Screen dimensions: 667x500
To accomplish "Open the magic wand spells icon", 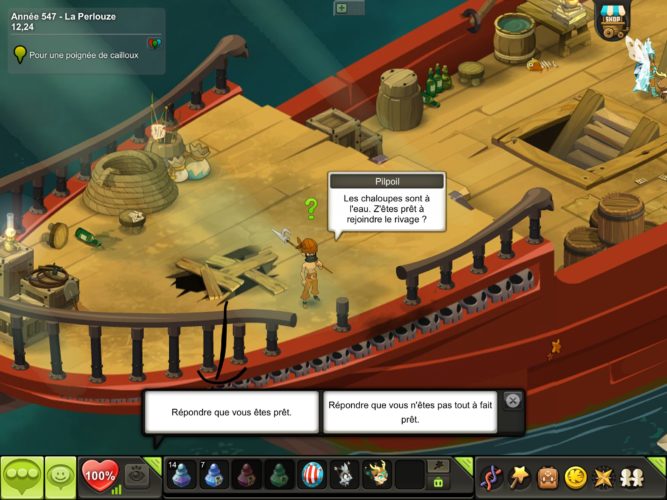I will point(520,475).
